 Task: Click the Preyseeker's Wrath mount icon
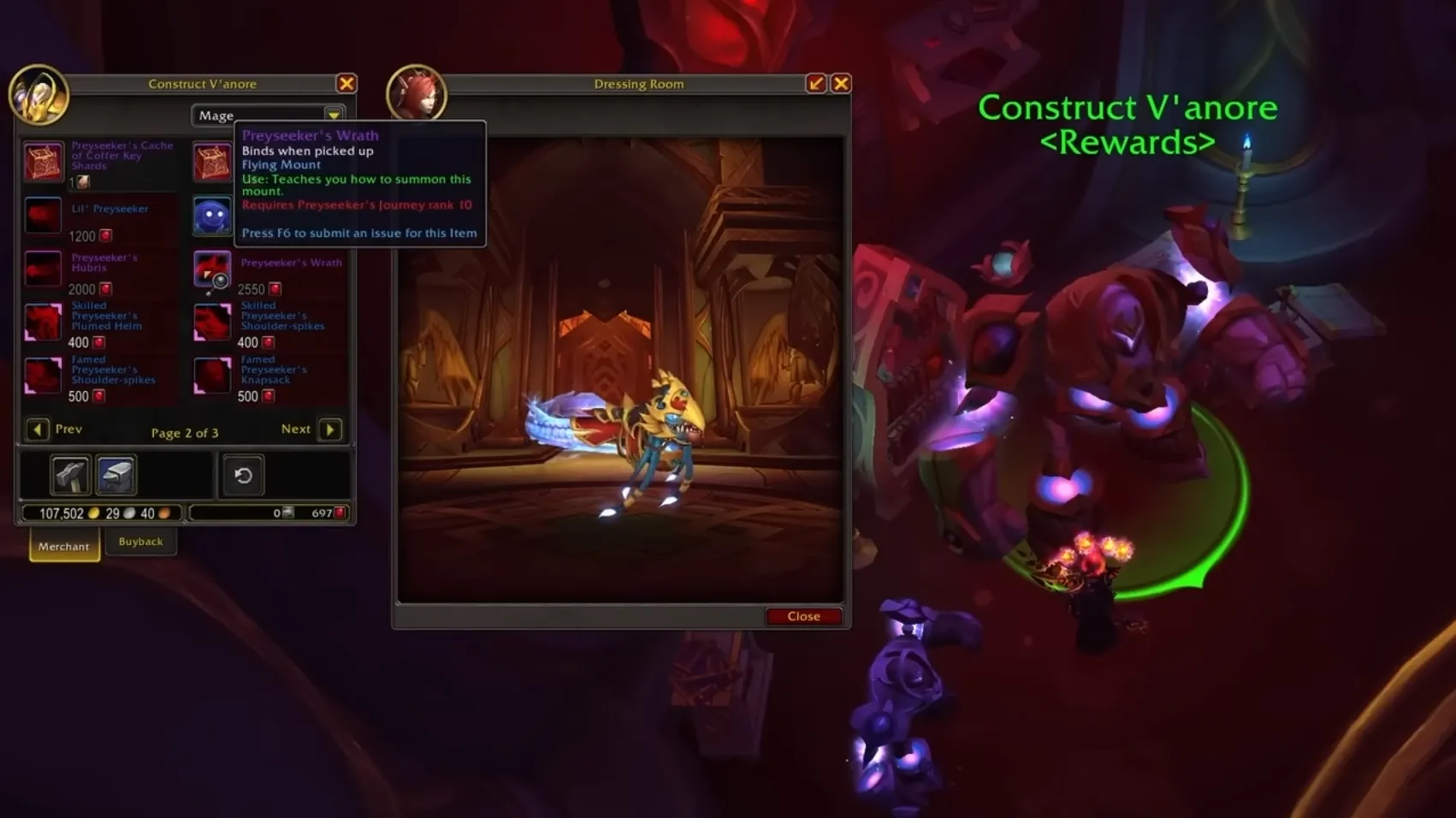211,269
